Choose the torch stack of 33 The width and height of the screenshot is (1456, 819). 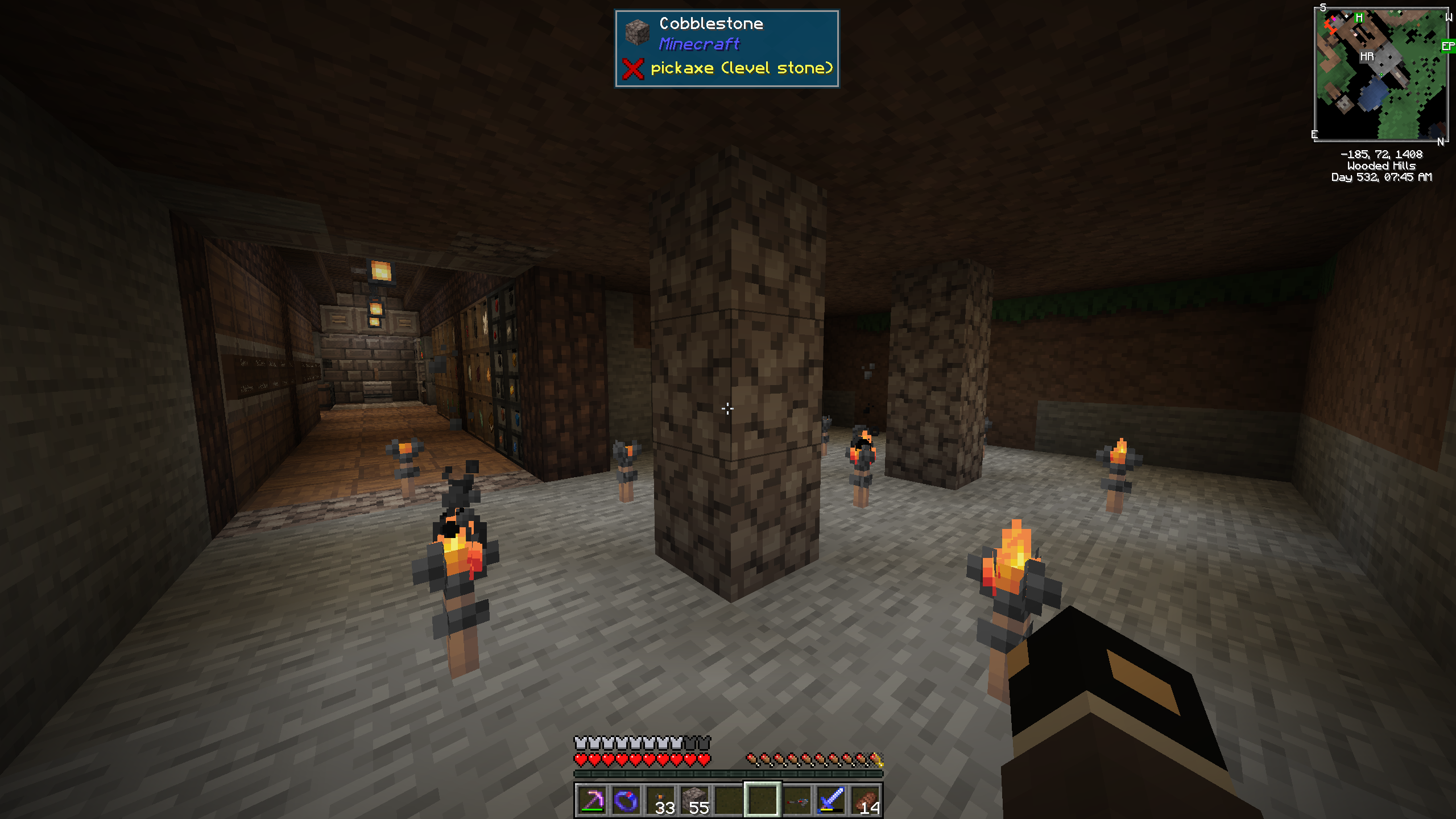(660, 801)
